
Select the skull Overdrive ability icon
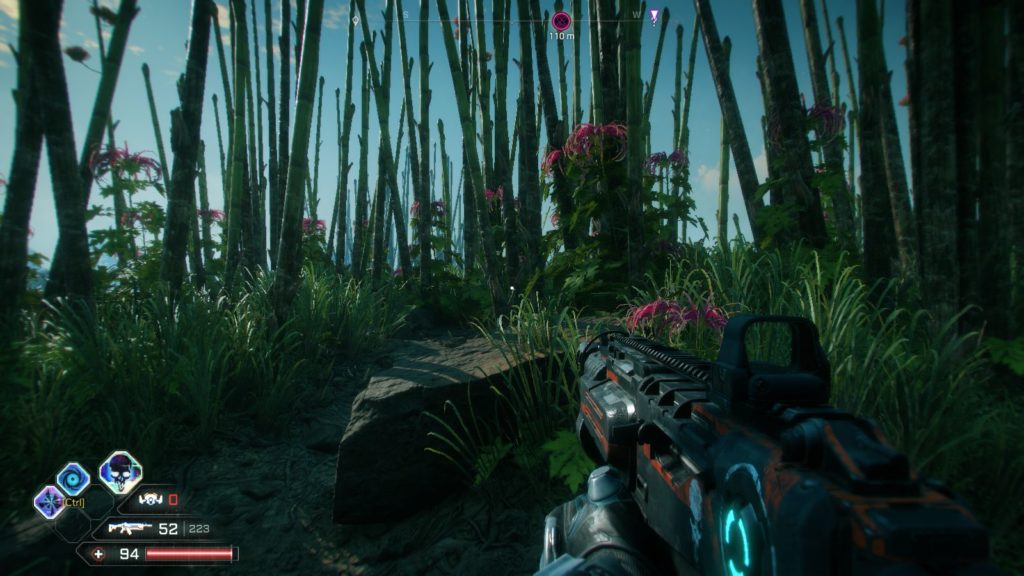pyautogui.click(x=120, y=472)
